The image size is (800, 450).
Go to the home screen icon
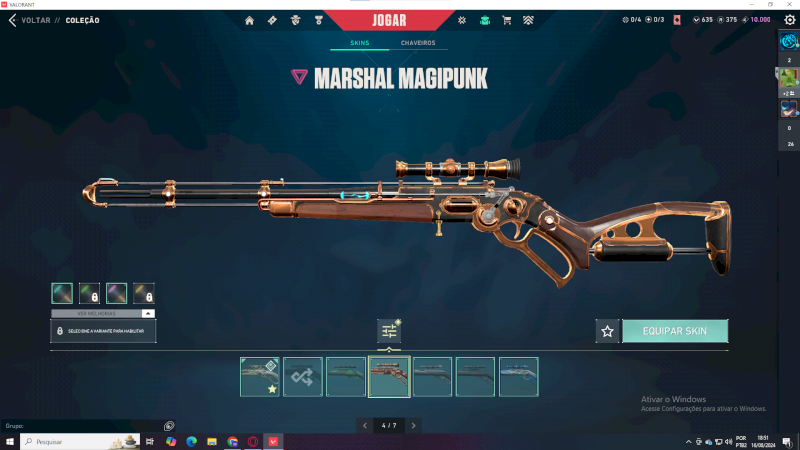point(249,20)
